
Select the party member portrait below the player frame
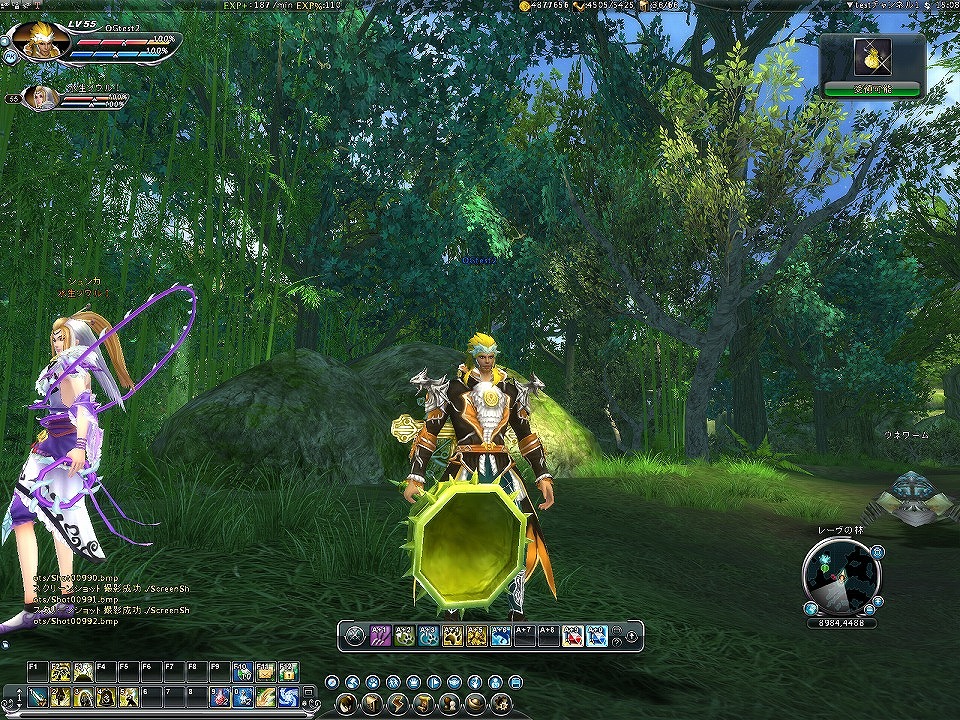click(x=42, y=96)
